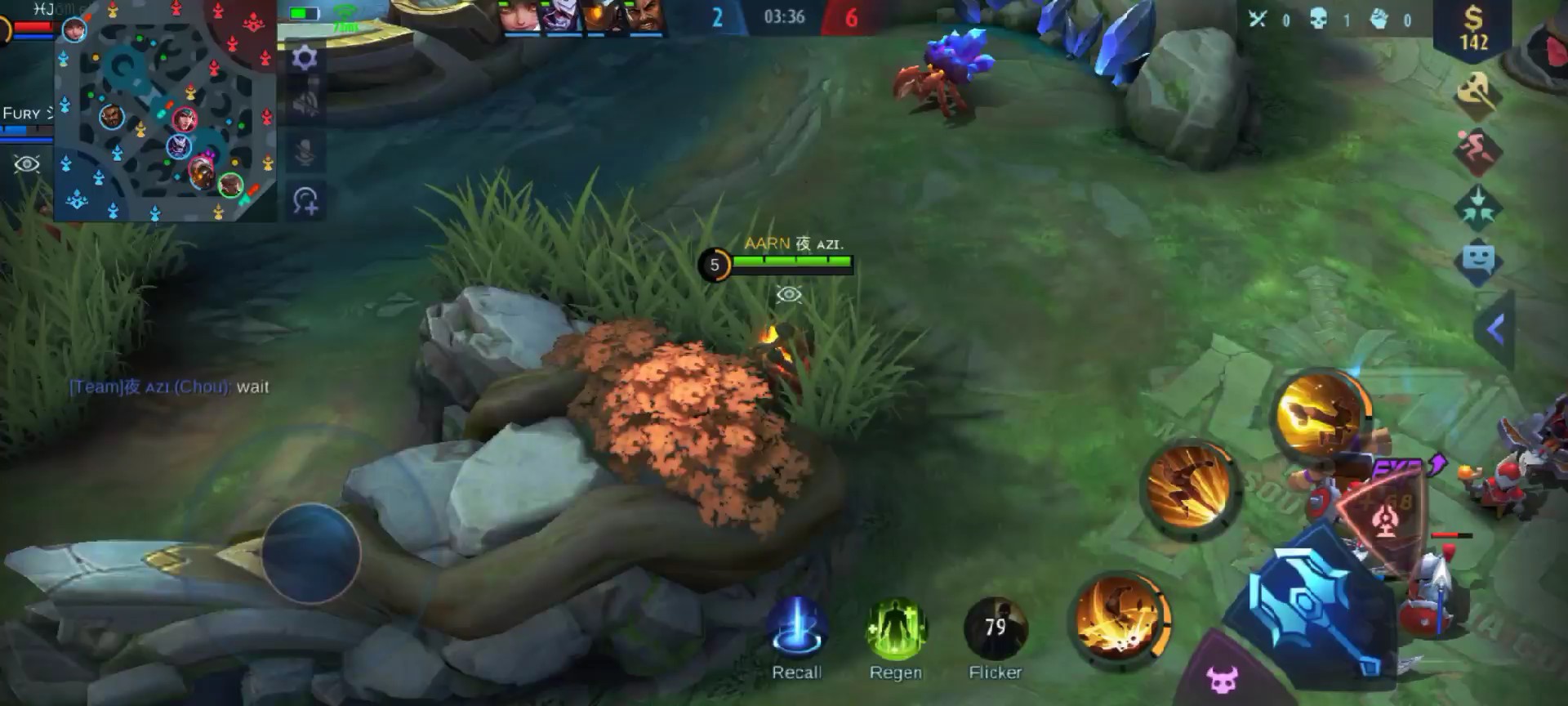The image size is (1568, 706).
Task: Send the axe attack signal
Action: coord(1480,92)
